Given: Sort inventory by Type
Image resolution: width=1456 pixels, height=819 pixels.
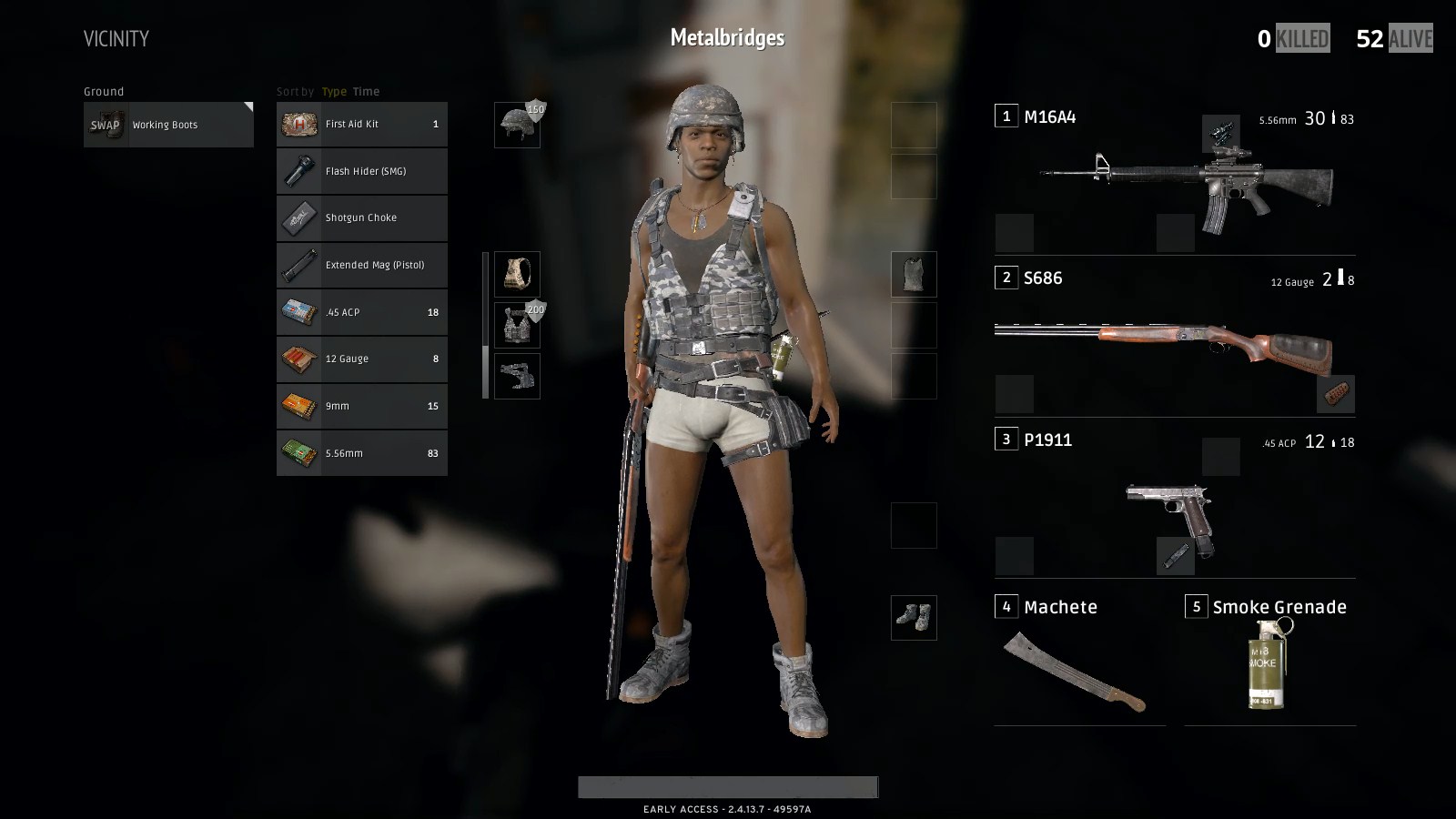Looking at the screenshot, I should click(334, 92).
